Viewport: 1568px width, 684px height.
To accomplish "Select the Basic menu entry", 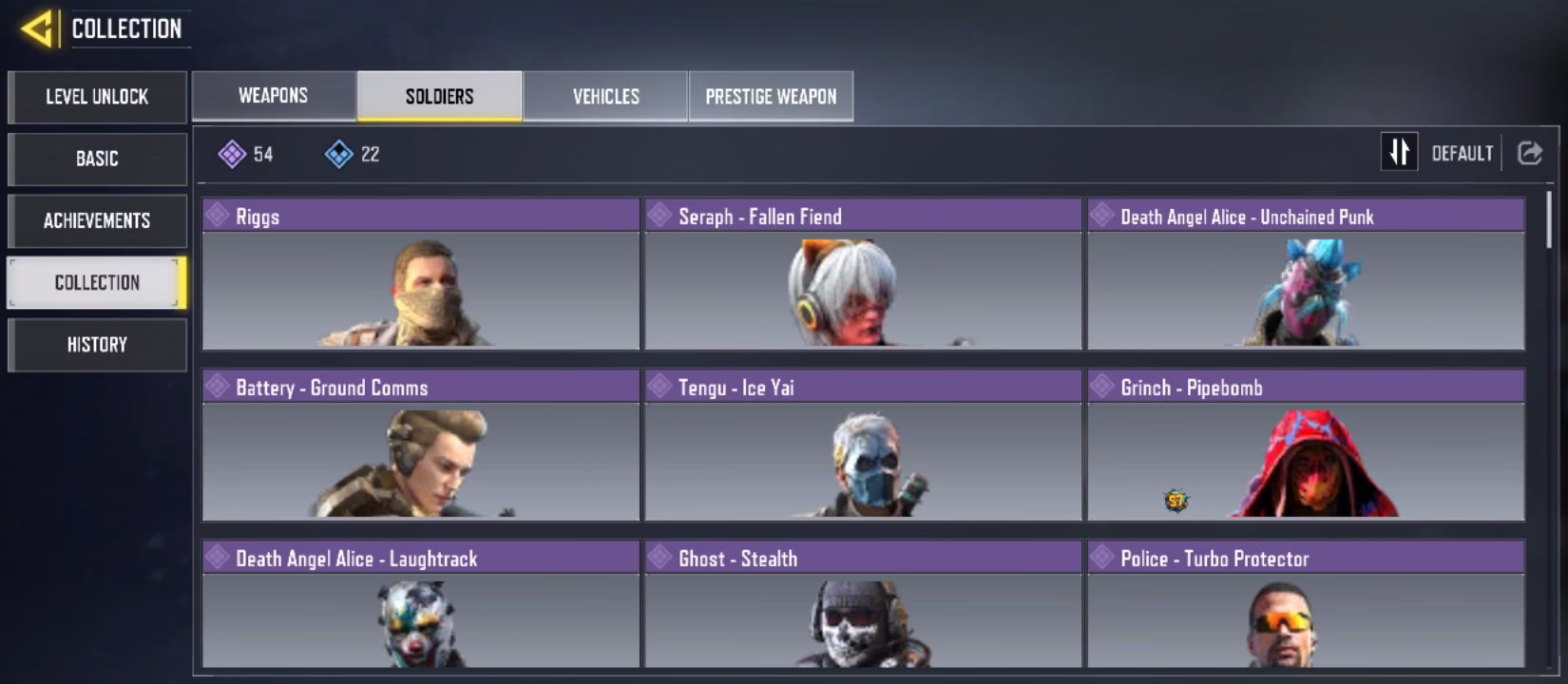I will tap(97, 159).
